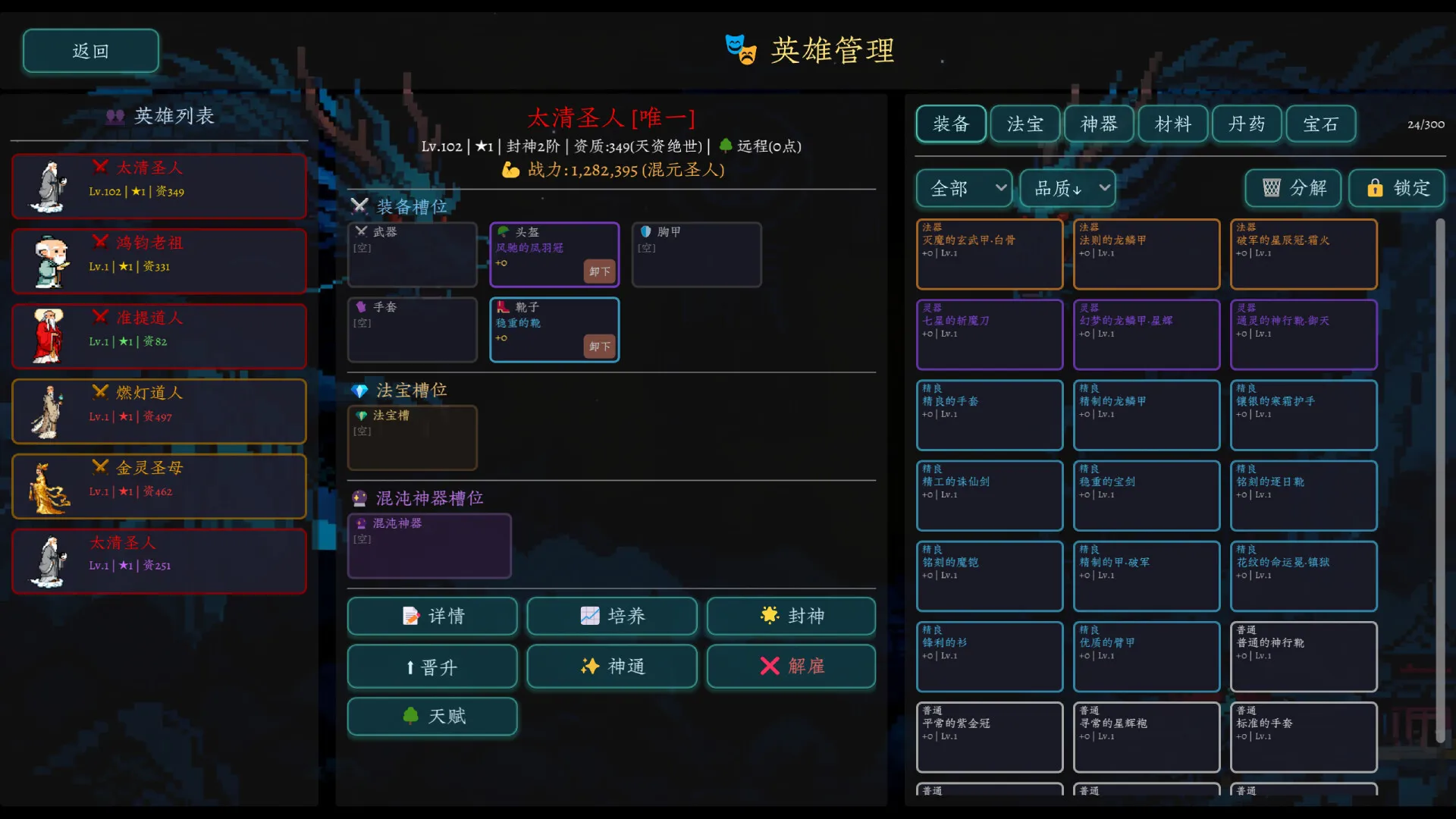This screenshot has width=1456, height=819.
Task: Open the 全部 filter dropdown
Action: coord(963,188)
